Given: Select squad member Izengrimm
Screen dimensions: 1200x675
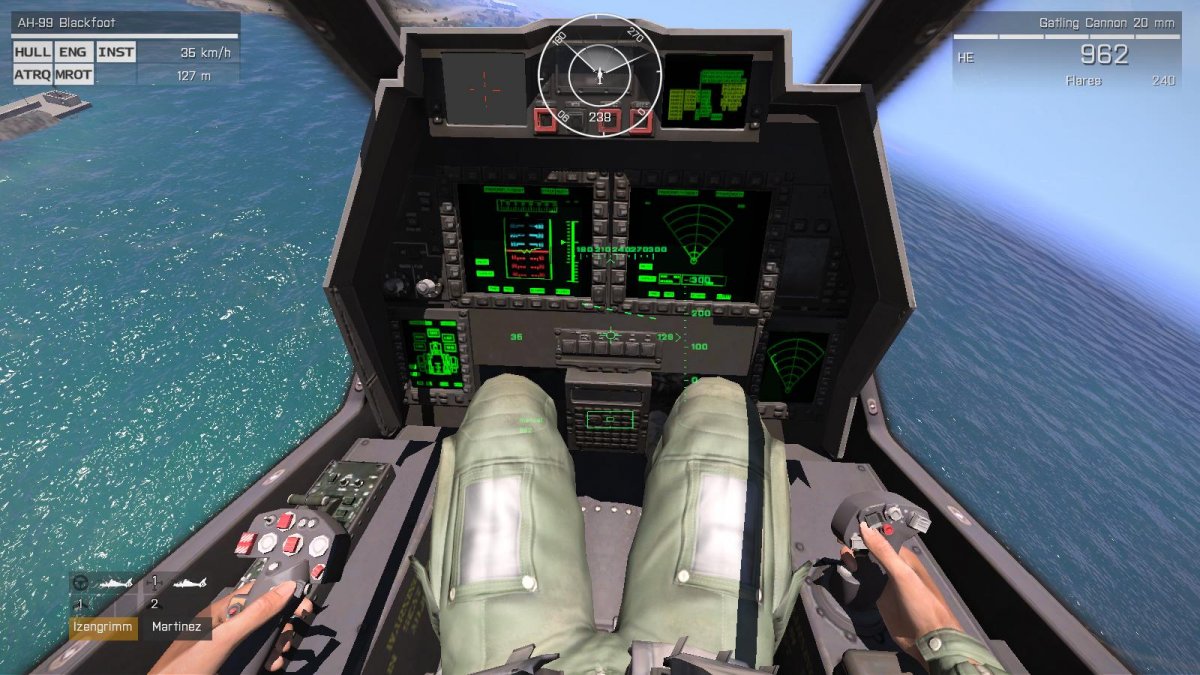Looking at the screenshot, I should tap(102, 628).
